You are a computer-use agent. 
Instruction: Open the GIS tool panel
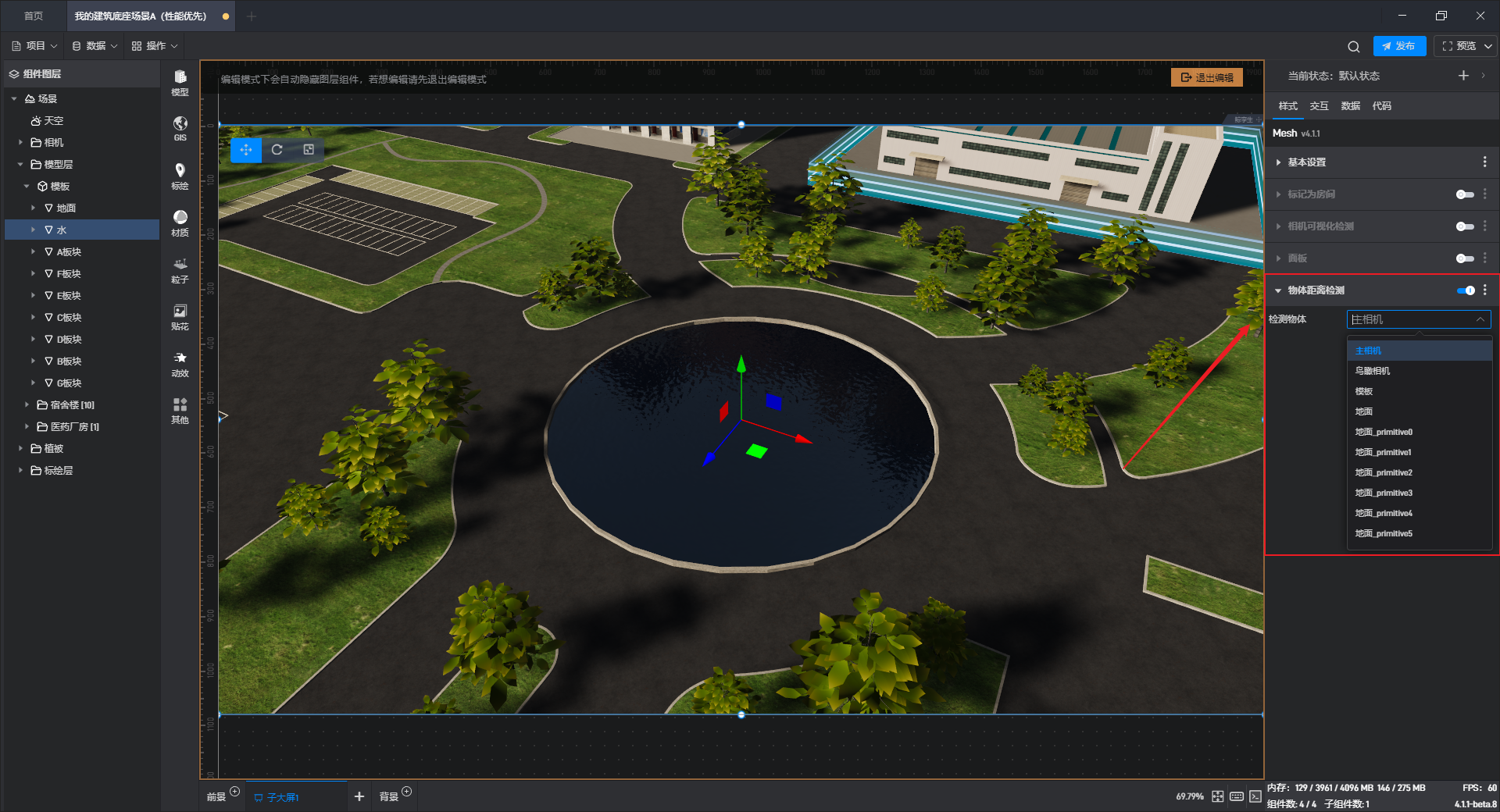point(180,128)
